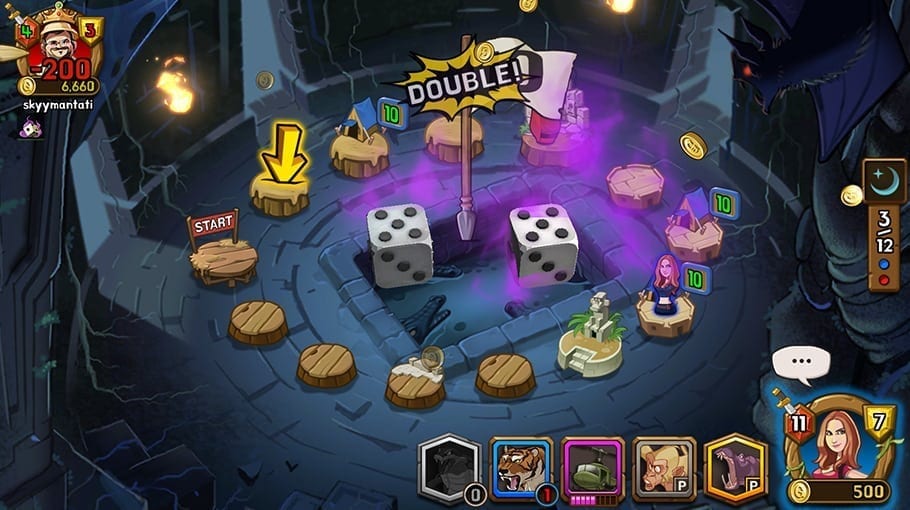The image size is (910, 510).
Task: Open the moon round tracker panel
Action: [884, 224]
